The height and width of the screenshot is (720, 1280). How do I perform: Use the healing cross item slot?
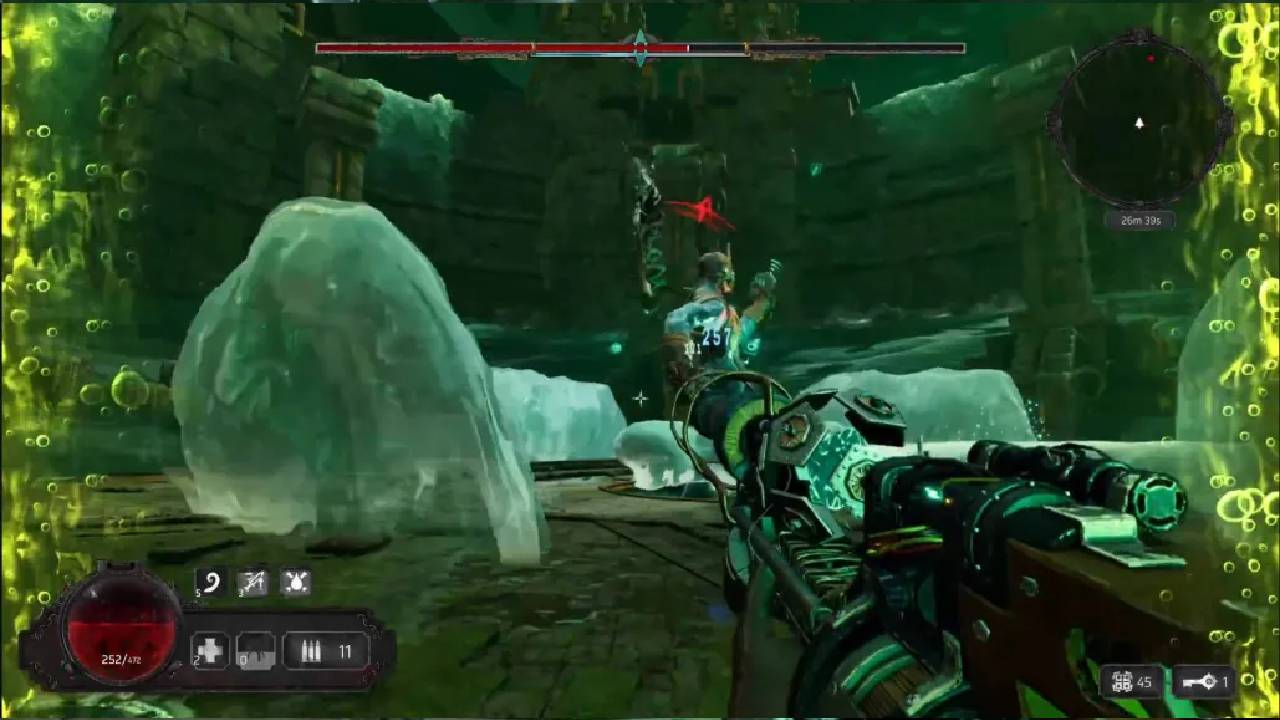(x=211, y=652)
